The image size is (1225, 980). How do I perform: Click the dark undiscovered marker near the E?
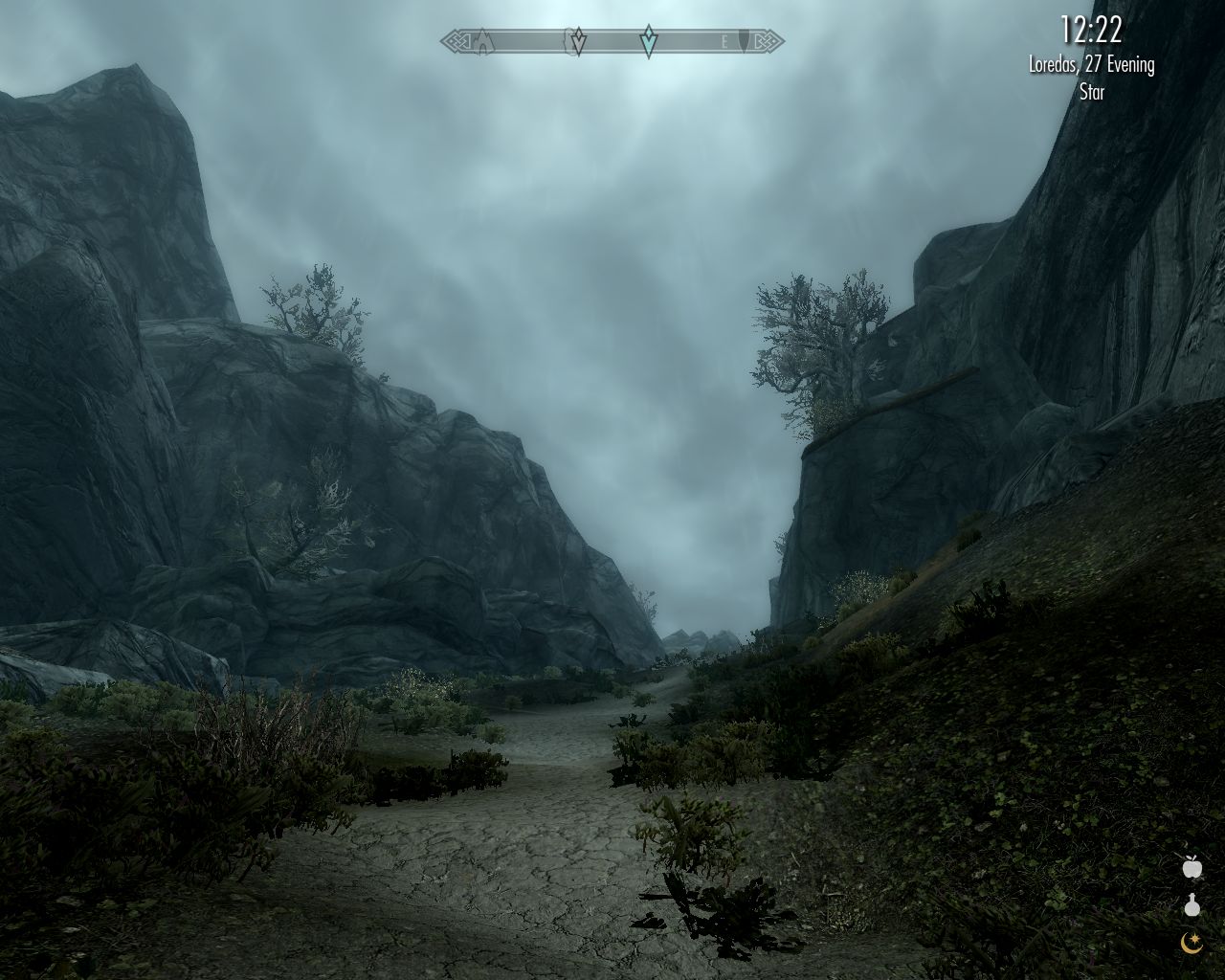(744, 40)
